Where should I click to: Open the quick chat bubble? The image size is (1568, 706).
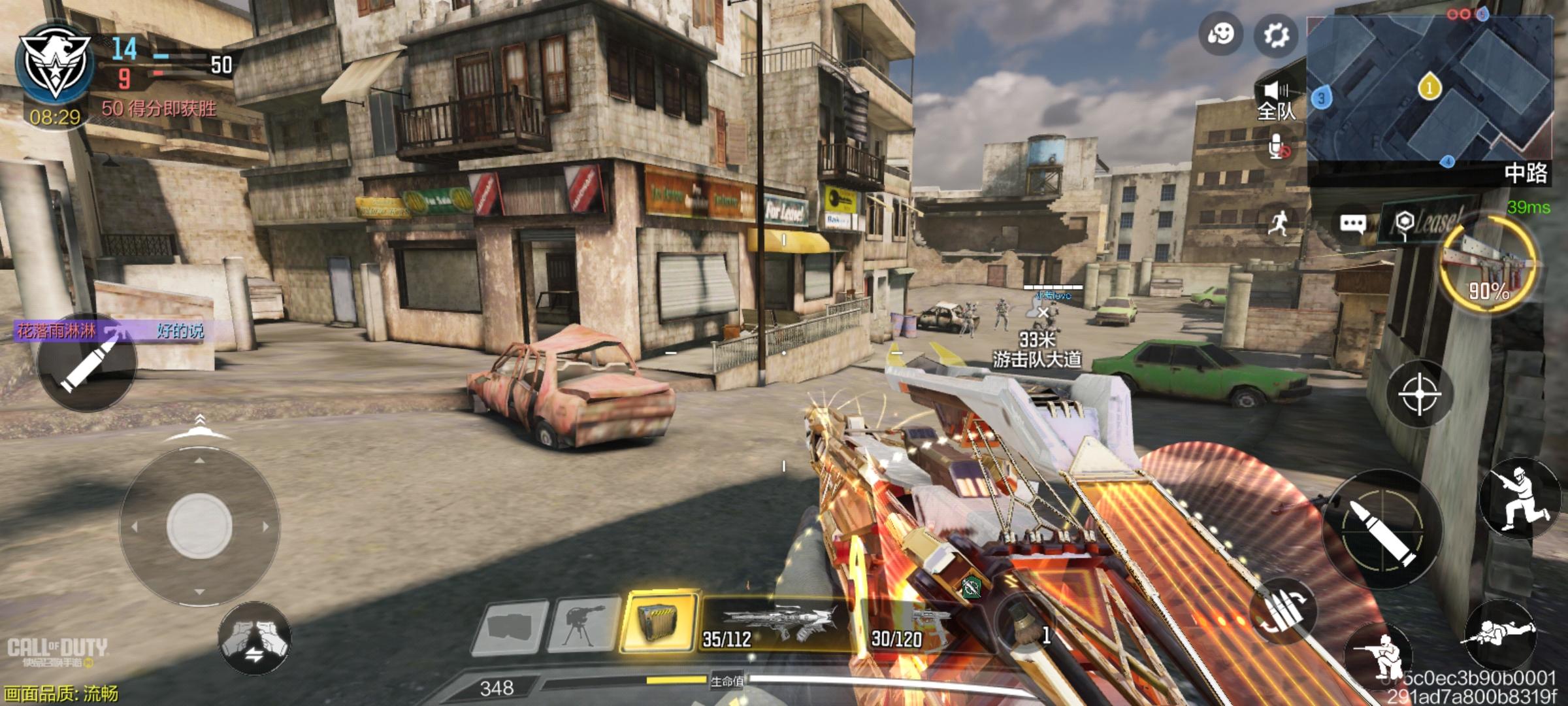click(x=1352, y=224)
